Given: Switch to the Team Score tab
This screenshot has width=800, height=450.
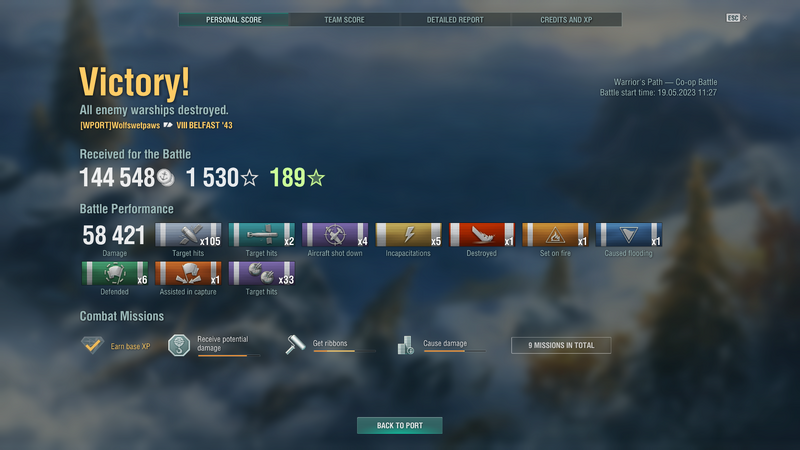Looking at the screenshot, I should (345, 19).
